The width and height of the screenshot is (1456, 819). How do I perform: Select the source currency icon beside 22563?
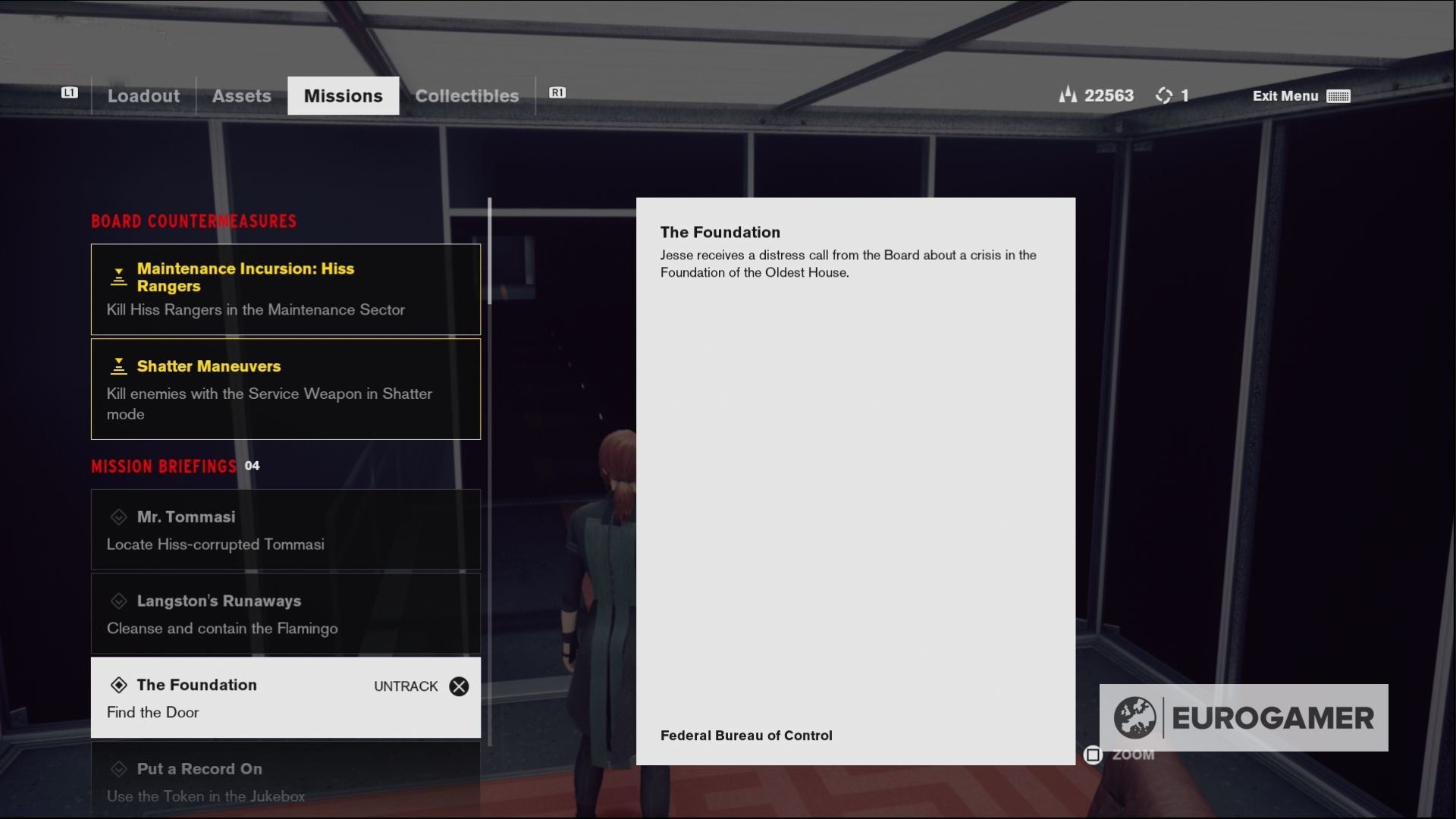pos(1068,96)
